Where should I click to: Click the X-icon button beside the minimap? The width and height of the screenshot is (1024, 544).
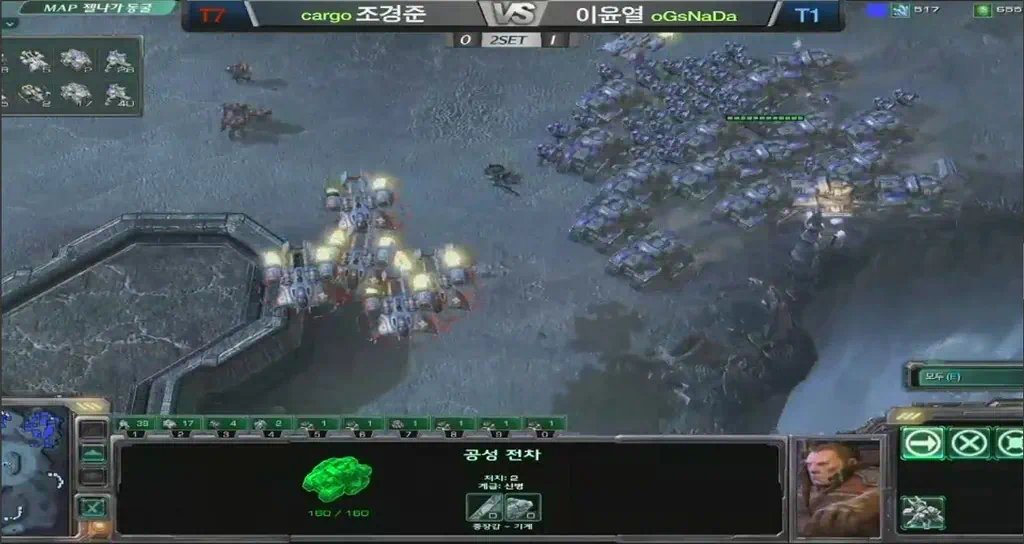pyautogui.click(x=92, y=506)
